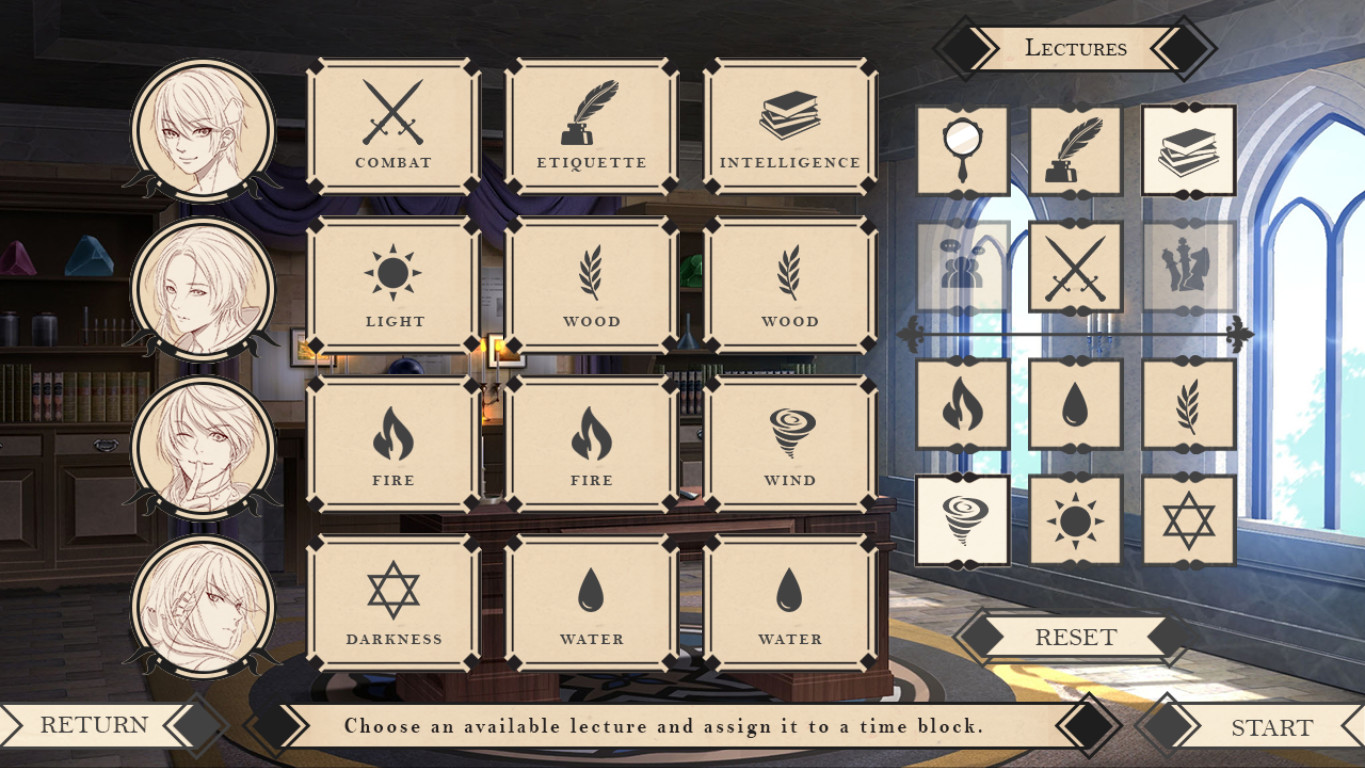Screen dimensions: 1365x768
Task: Select the quill and ink lecture icon
Action: (1077, 147)
